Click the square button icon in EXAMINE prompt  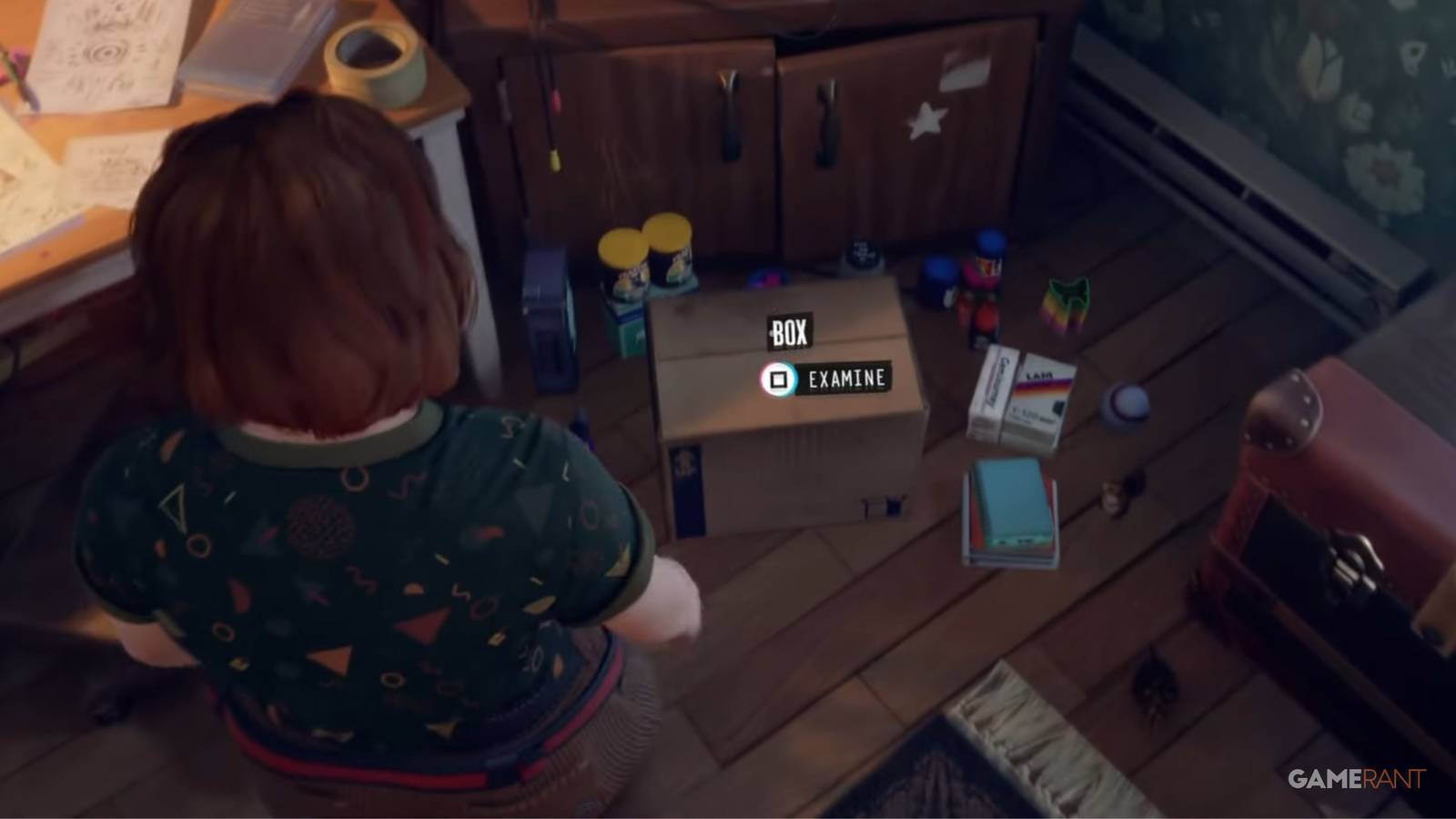pos(778,379)
